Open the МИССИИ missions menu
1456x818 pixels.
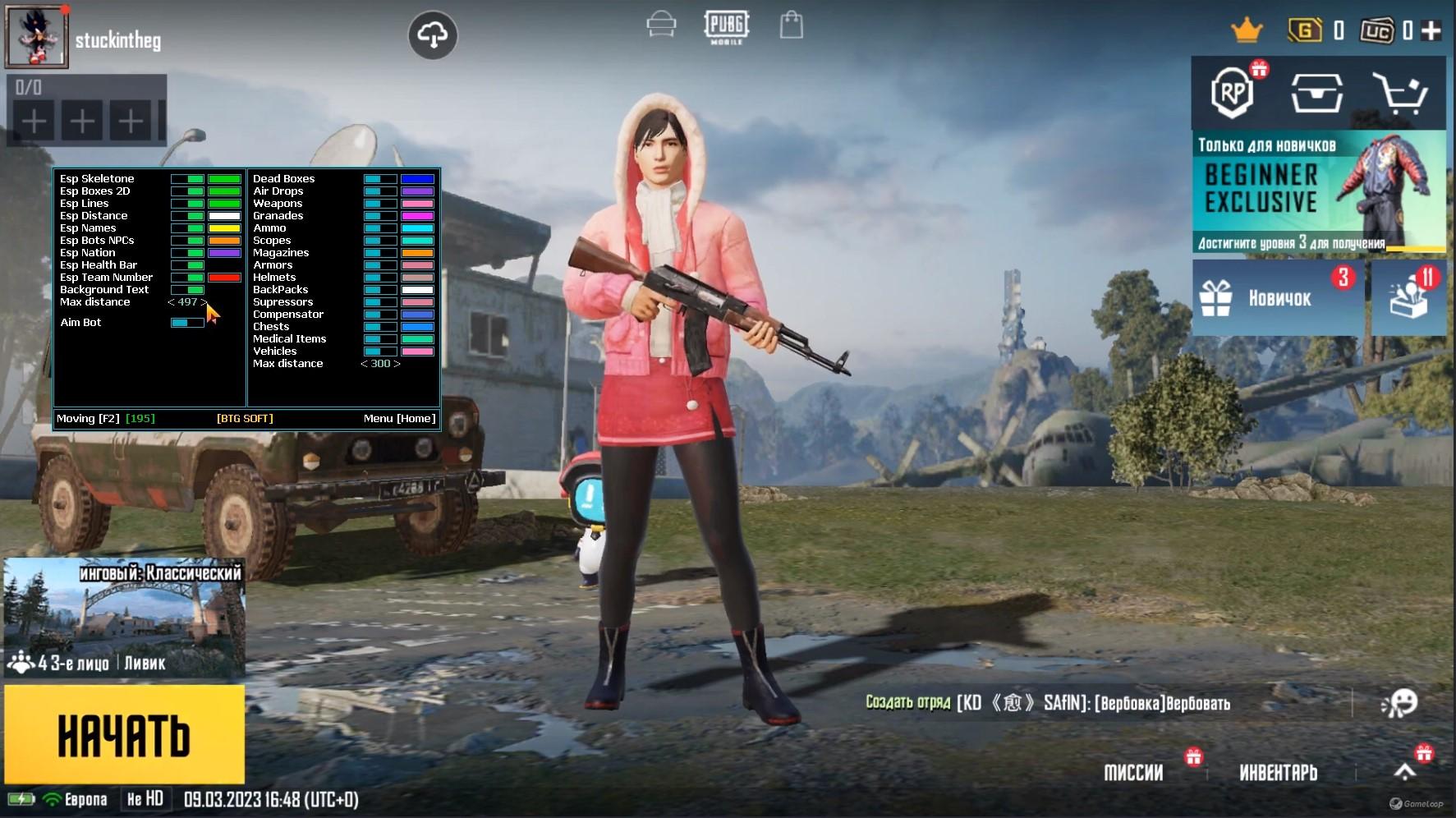tap(1133, 773)
